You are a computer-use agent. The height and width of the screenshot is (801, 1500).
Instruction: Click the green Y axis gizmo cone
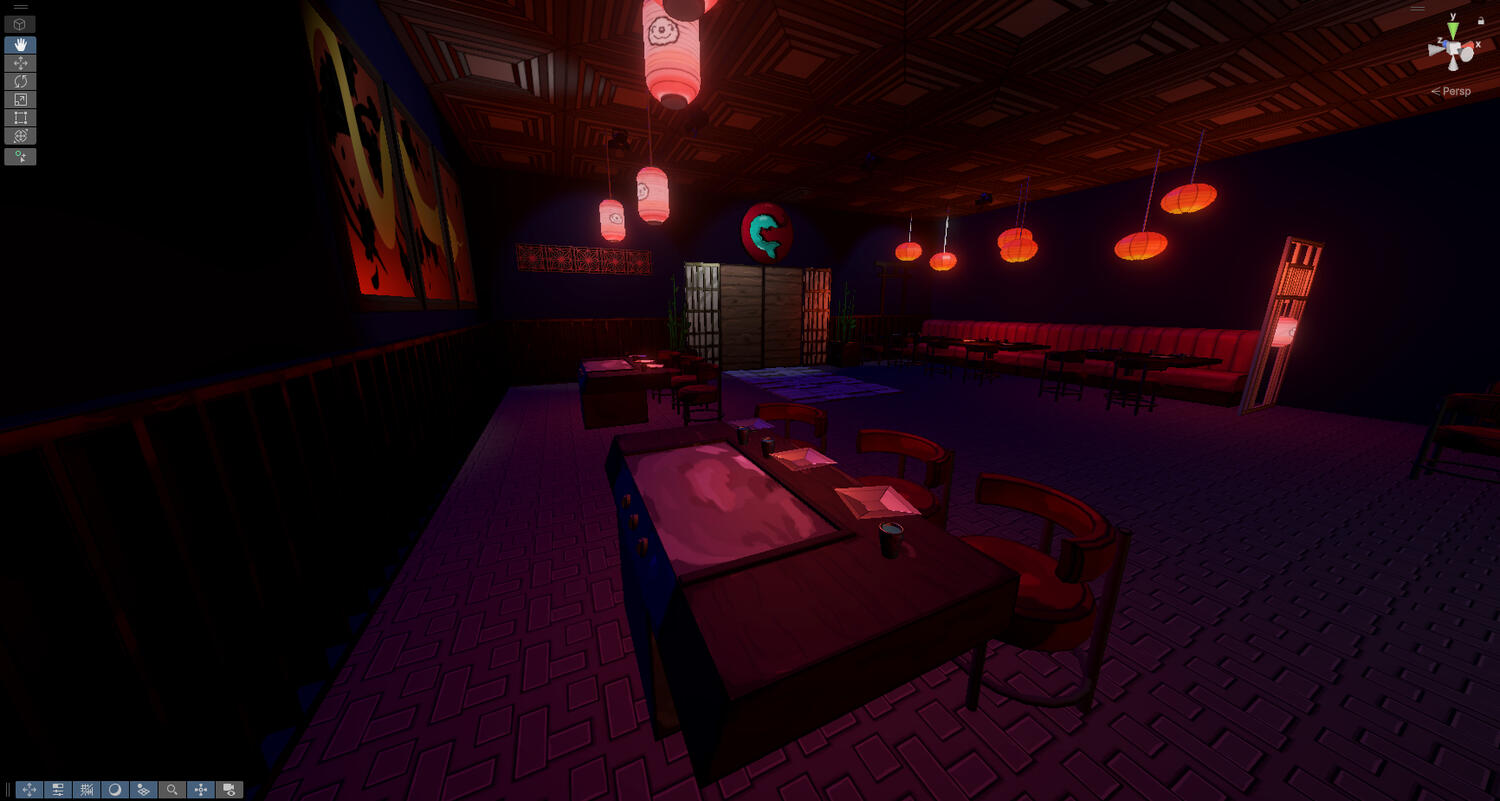pos(1451,29)
